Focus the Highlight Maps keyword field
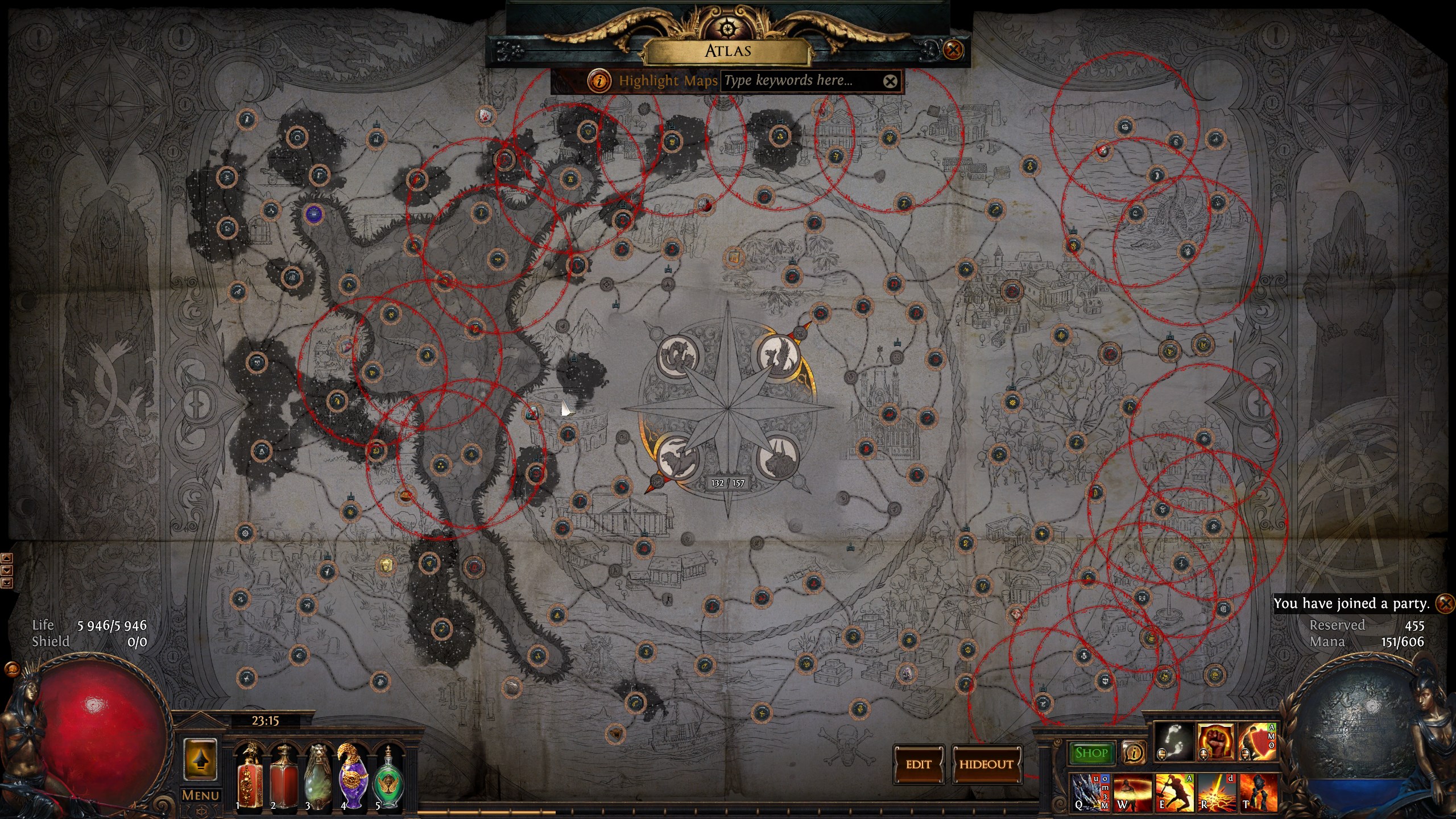 [x=801, y=81]
